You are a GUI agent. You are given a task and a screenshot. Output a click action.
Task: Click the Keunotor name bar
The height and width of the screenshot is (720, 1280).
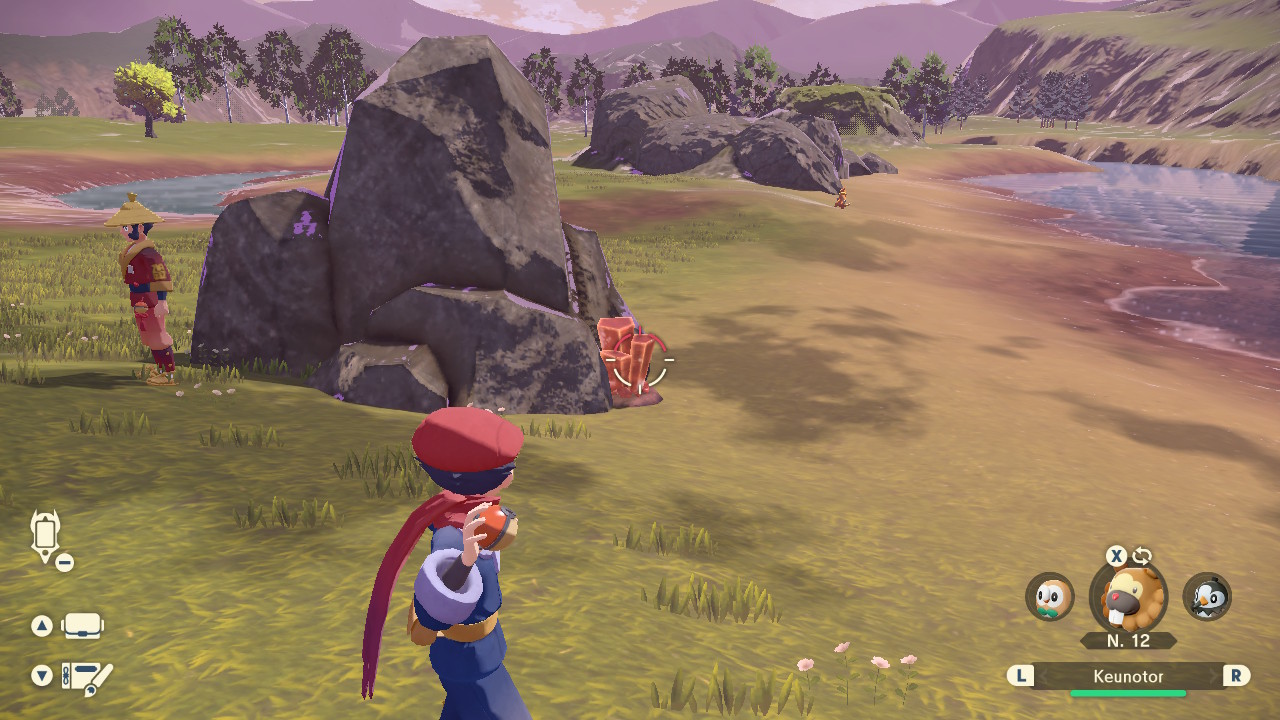pyautogui.click(x=1128, y=677)
